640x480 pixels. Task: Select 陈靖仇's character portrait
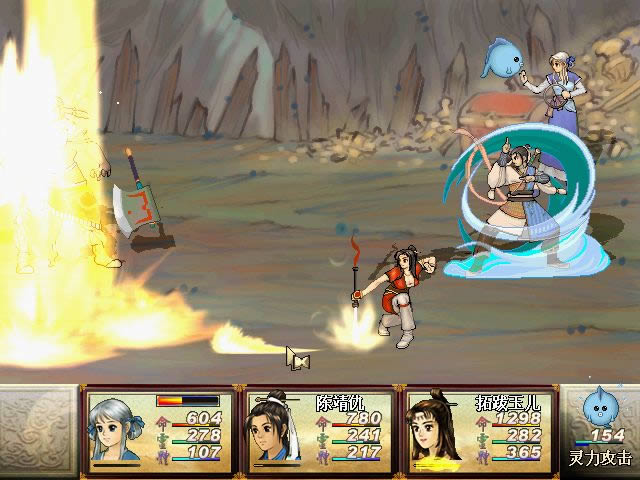coord(277,431)
